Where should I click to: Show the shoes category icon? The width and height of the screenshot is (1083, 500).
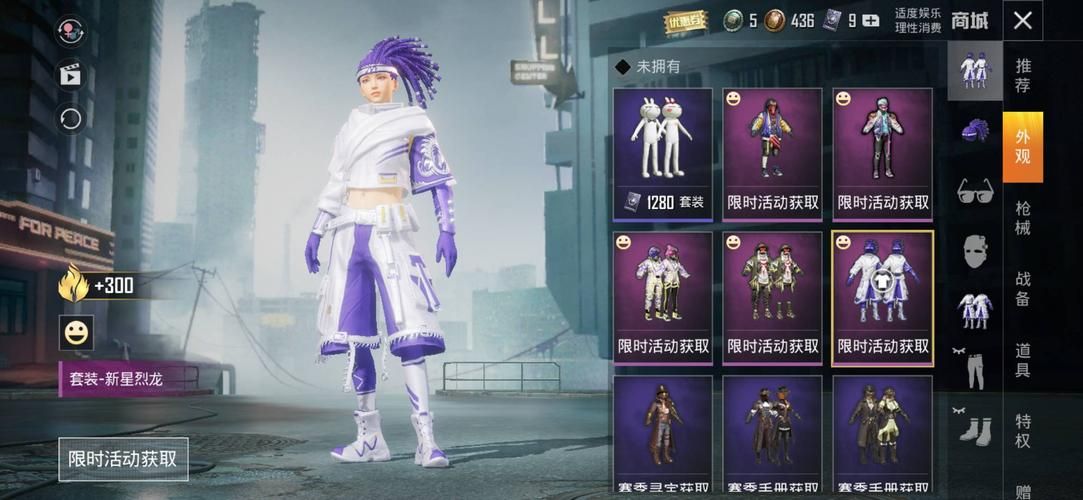point(974,428)
